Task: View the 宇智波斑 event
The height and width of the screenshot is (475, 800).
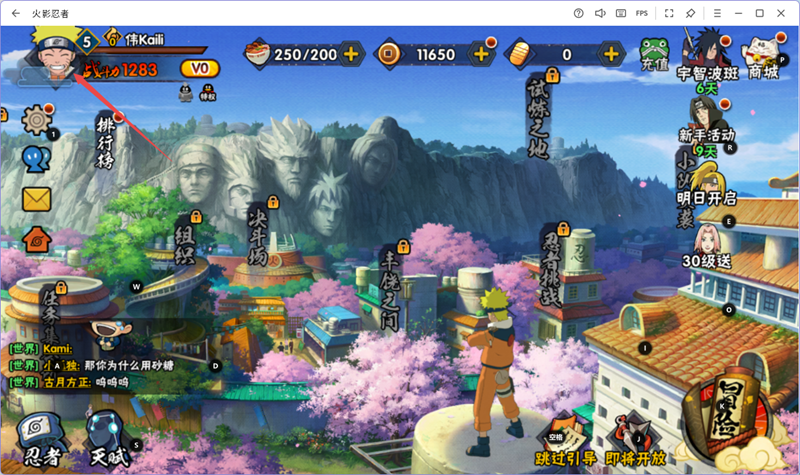Action: (x=705, y=55)
